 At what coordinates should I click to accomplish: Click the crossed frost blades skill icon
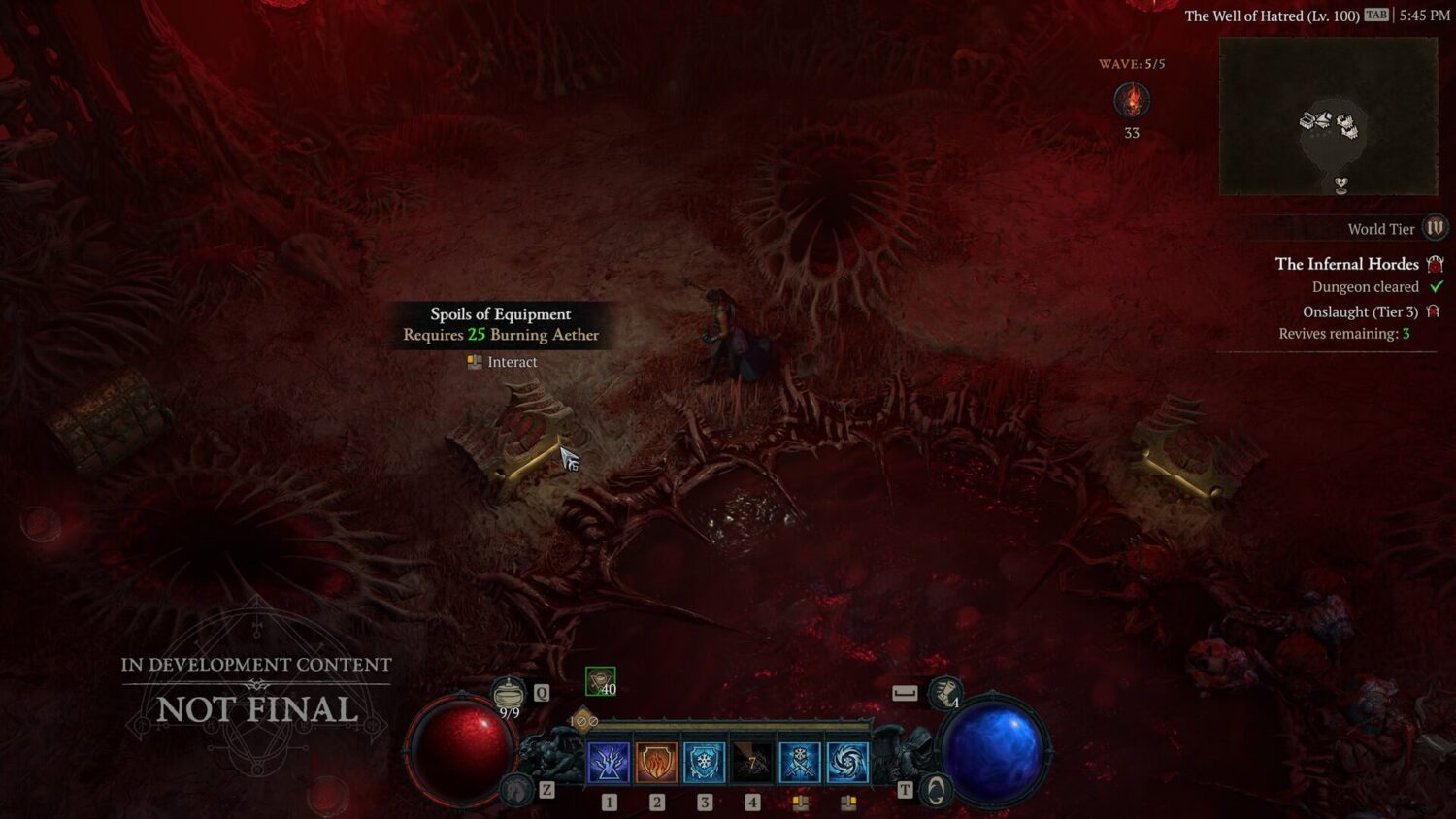click(799, 761)
